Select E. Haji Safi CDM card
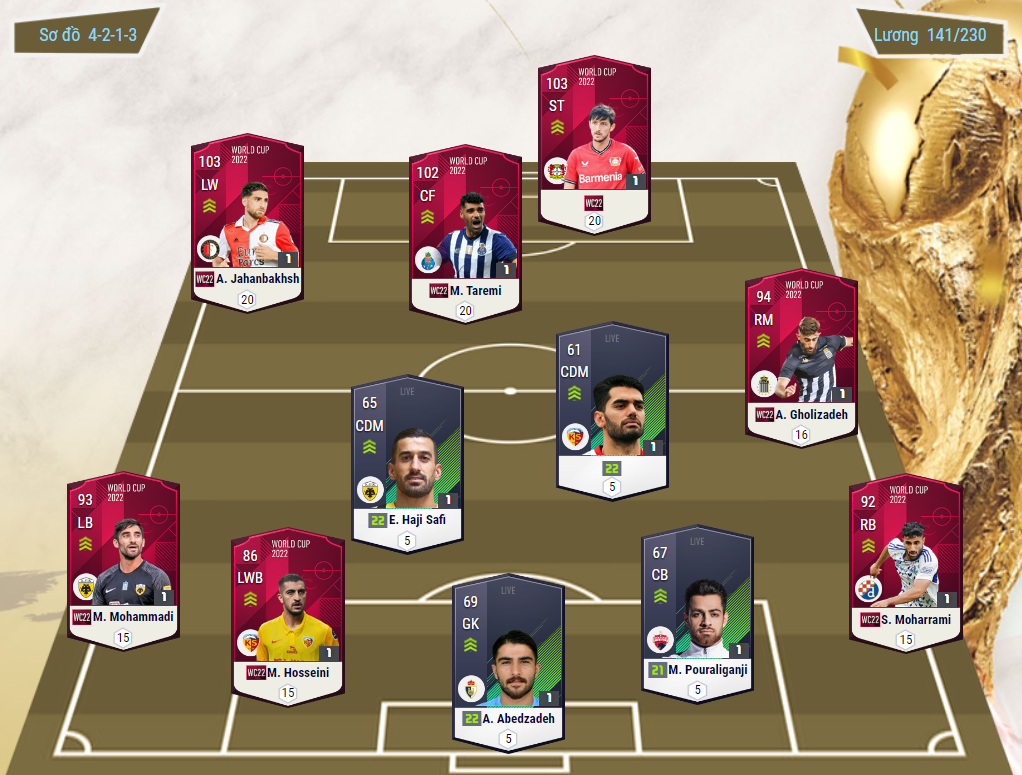 (x=407, y=460)
